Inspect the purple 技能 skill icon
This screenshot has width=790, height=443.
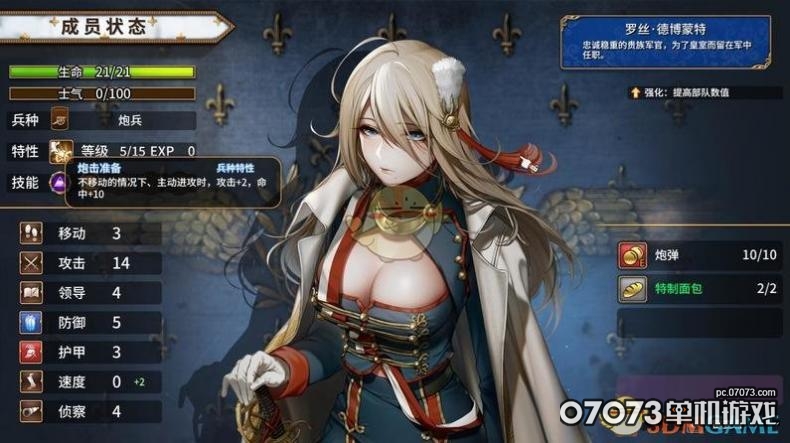pyautogui.click(x=59, y=183)
